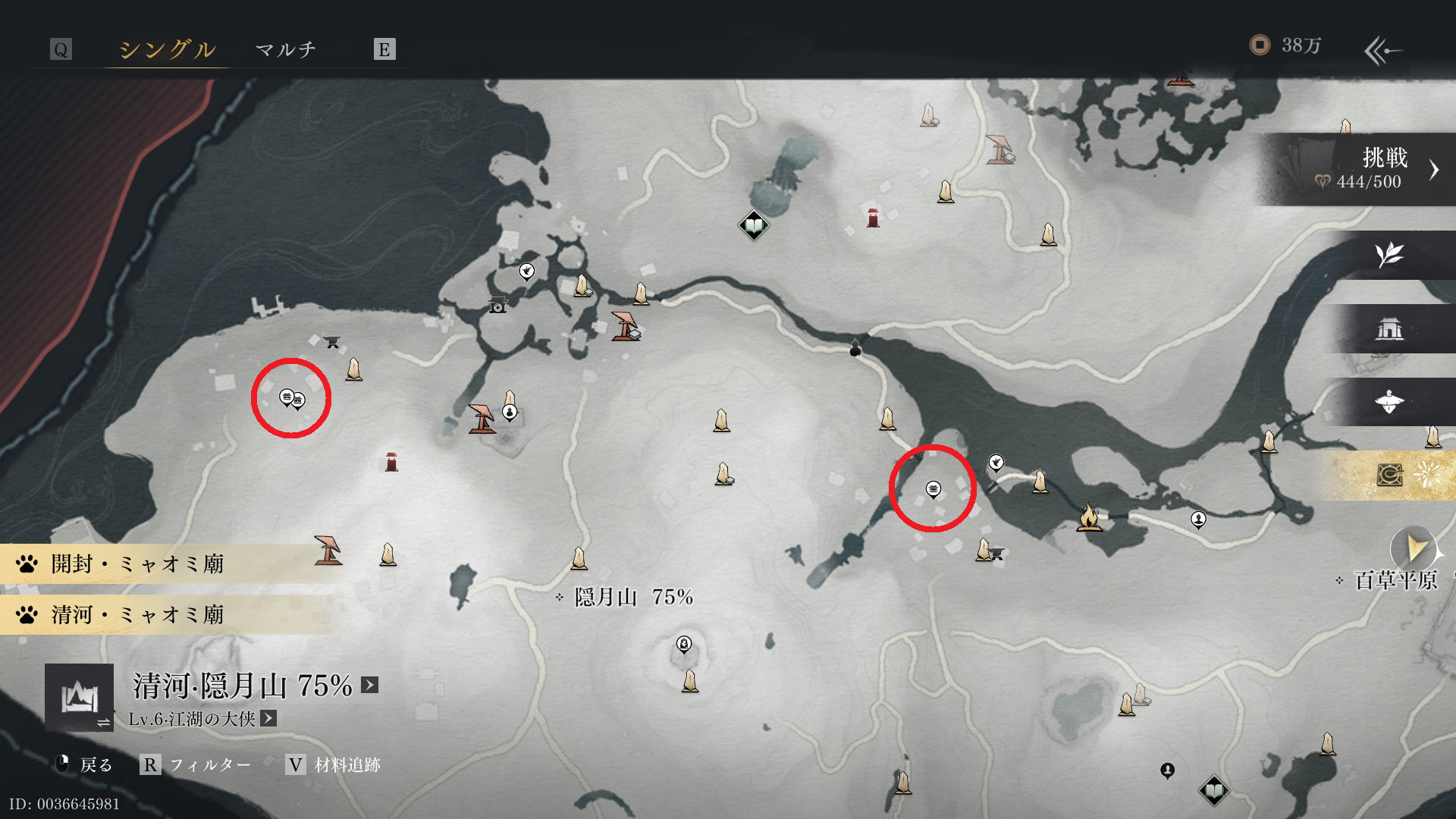Viewport: 1456px width, 819px height.
Task: Select the 百草平原 region label
Action: pyautogui.click(x=1395, y=580)
